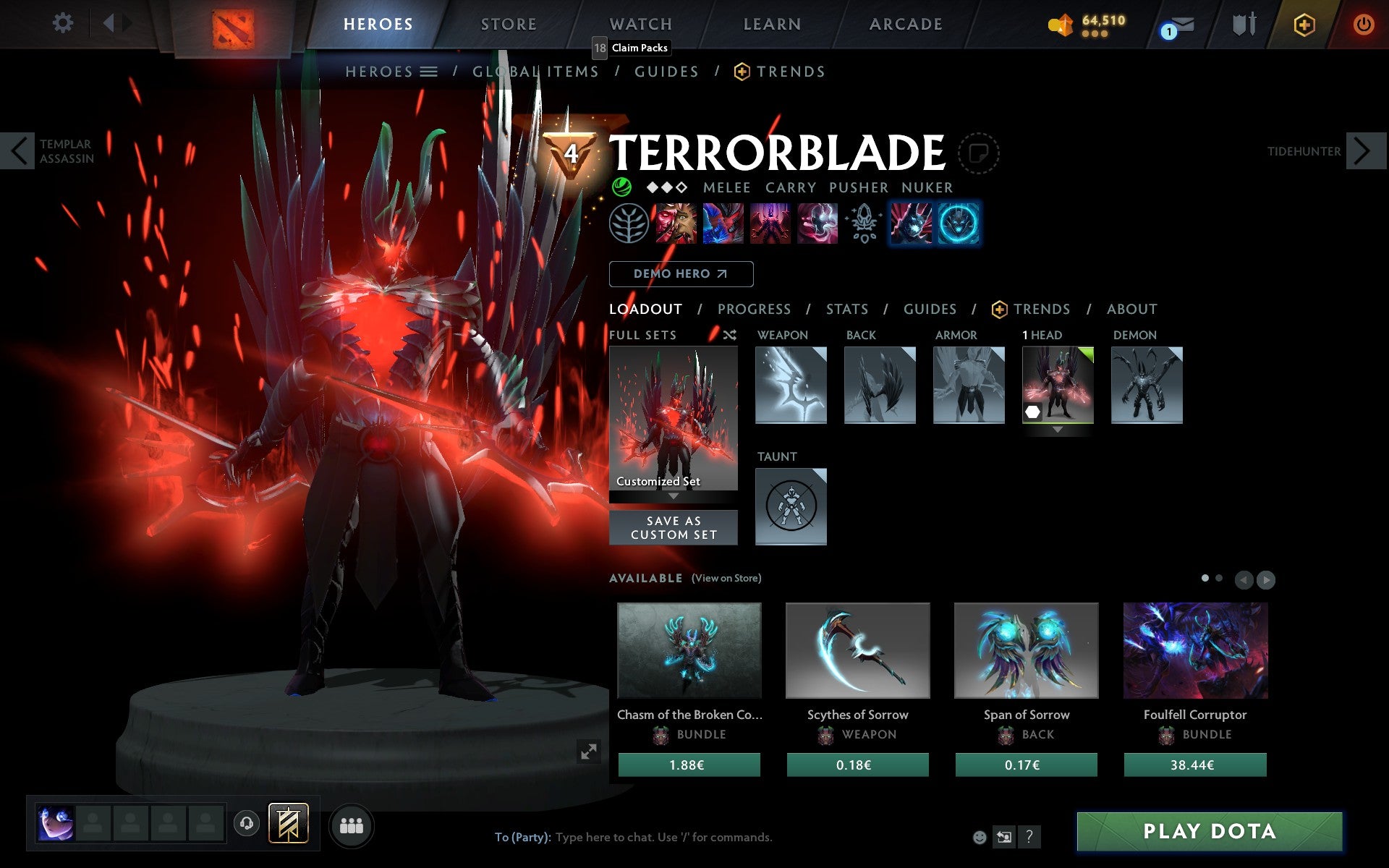Screen dimensions: 1389x868
Task: Expand the HEROES heading menu lines
Action: tap(430, 72)
